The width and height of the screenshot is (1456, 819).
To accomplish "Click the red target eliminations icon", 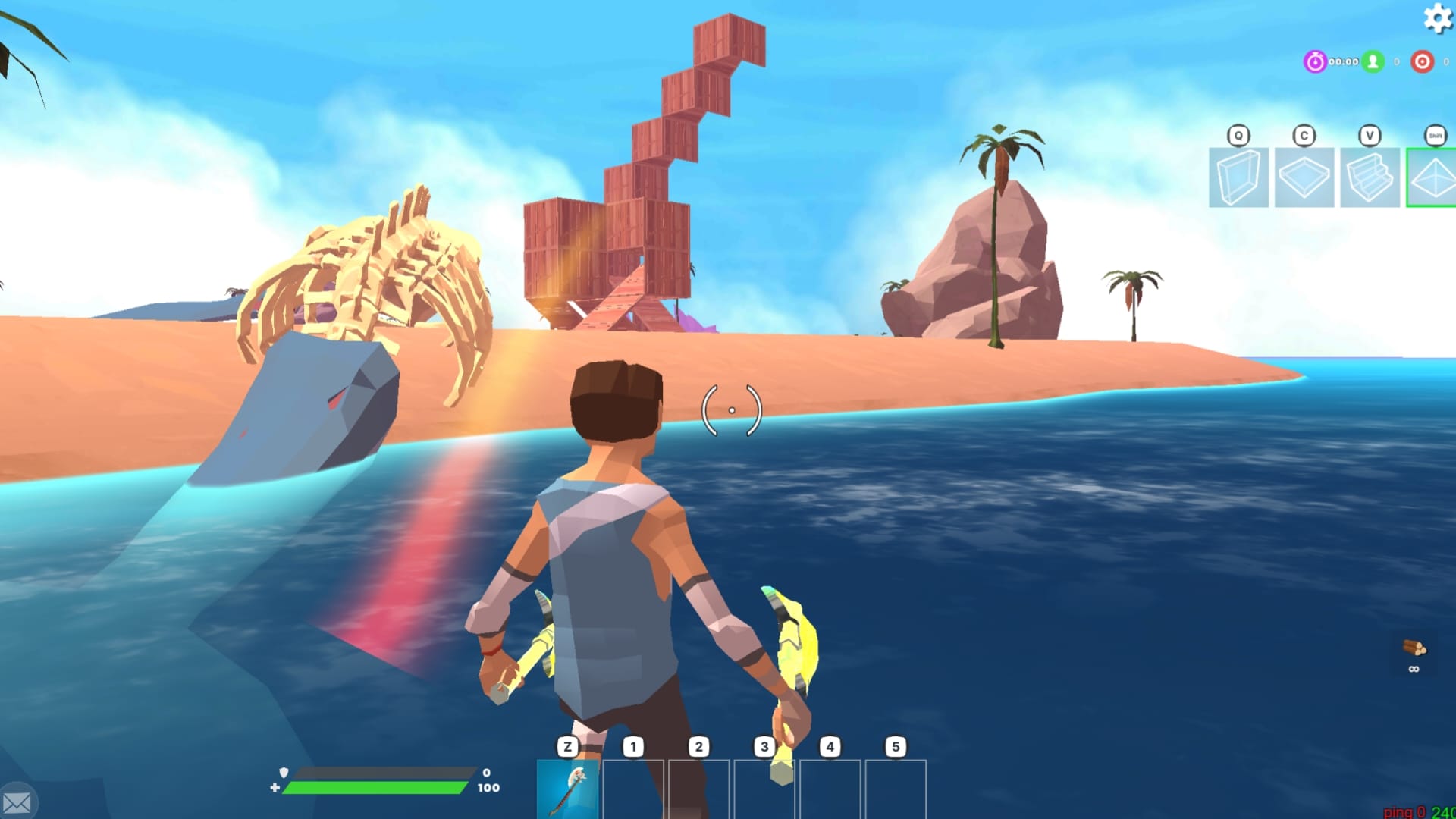I will 1422,63.
